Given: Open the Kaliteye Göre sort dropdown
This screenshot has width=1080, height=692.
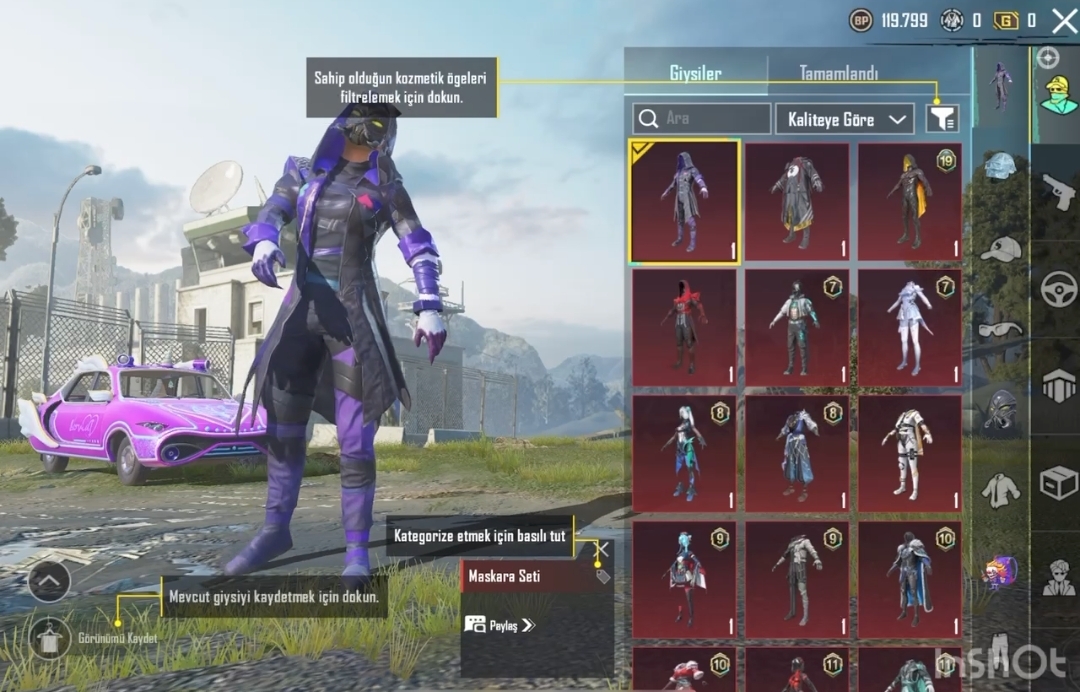Looking at the screenshot, I should (x=844, y=119).
